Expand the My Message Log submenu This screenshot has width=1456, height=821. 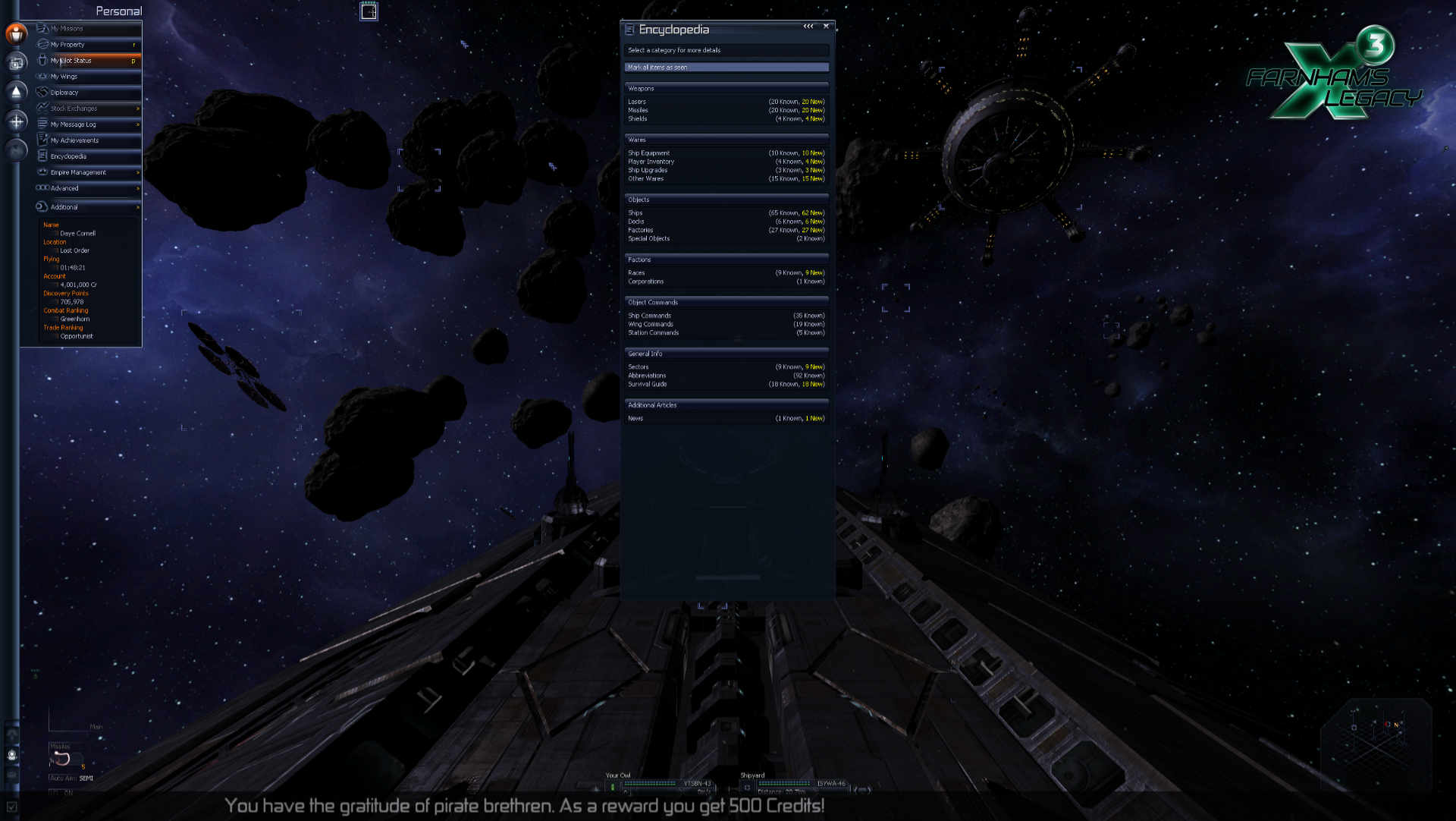pos(137,124)
